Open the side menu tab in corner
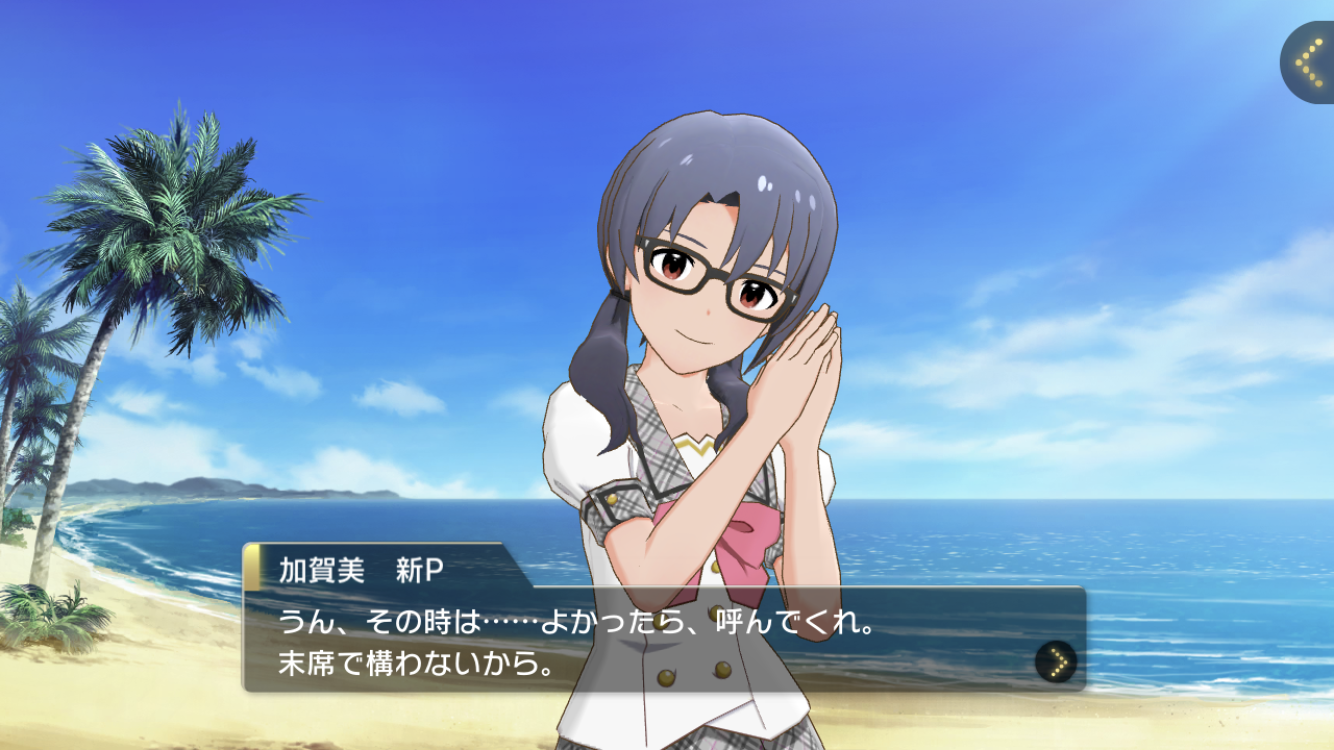Screen dimensions: 1334x750 [1308, 62]
